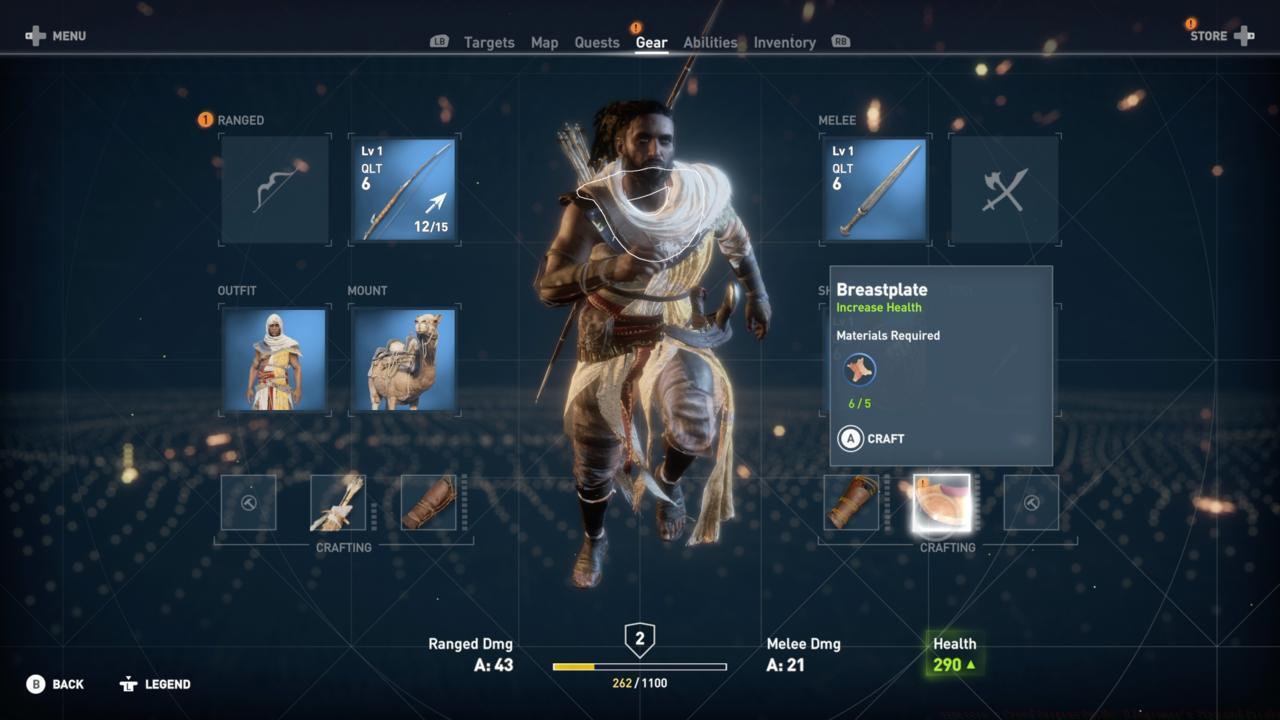Viewport: 1280px width, 720px height.
Task: Select Bayek's Outfit thumbnail
Action: pyautogui.click(x=275, y=360)
